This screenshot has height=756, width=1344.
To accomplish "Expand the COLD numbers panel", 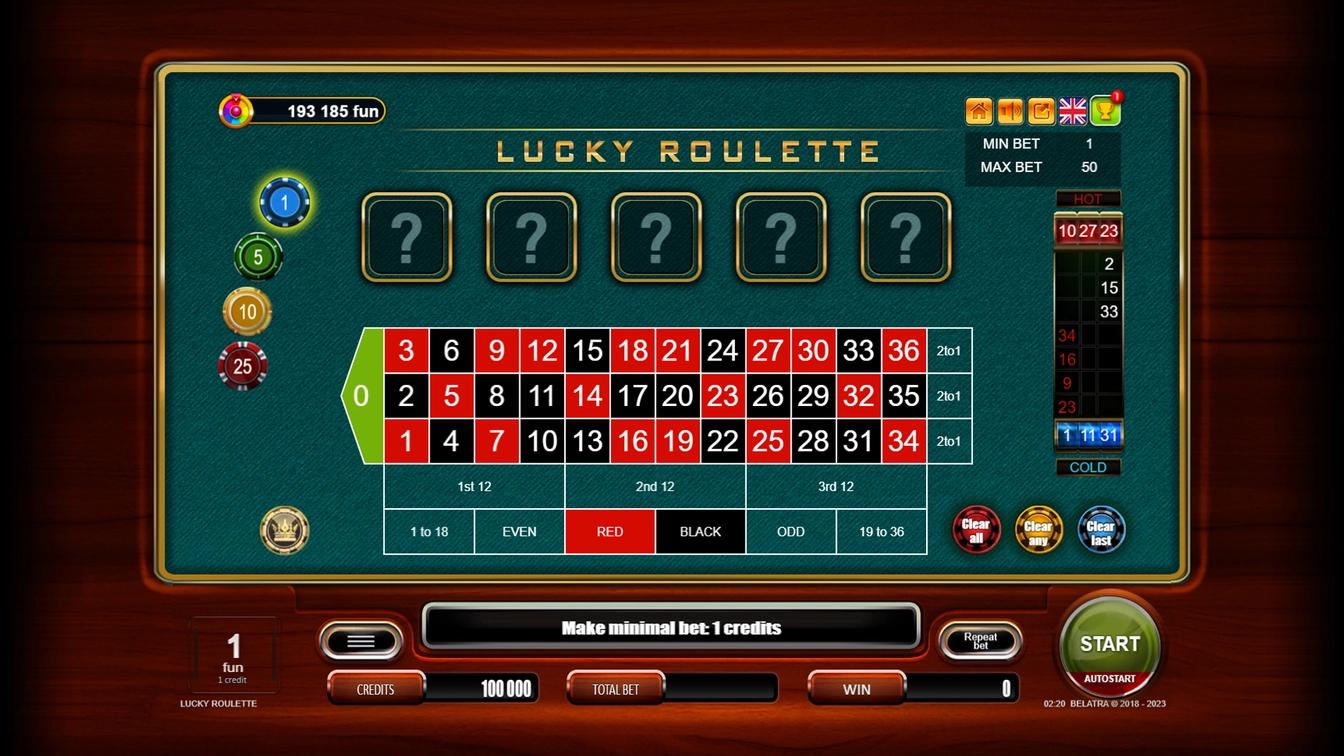I will 1088,467.
